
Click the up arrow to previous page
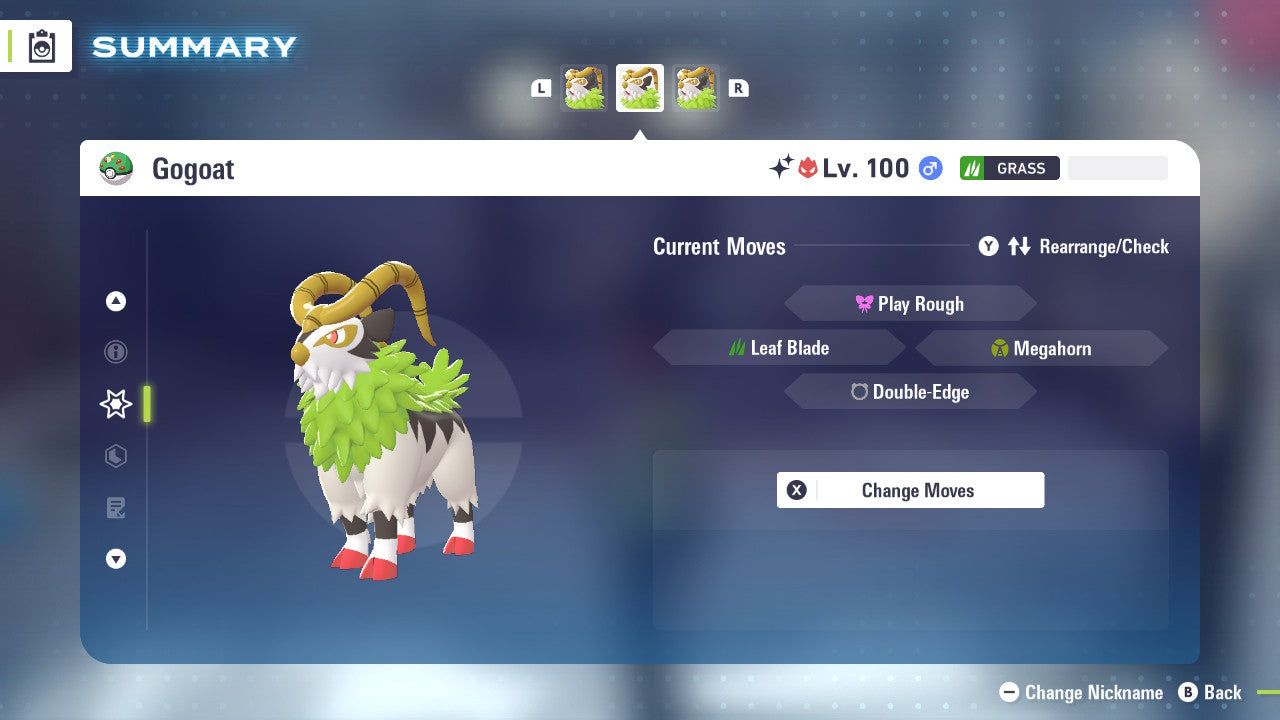(116, 301)
